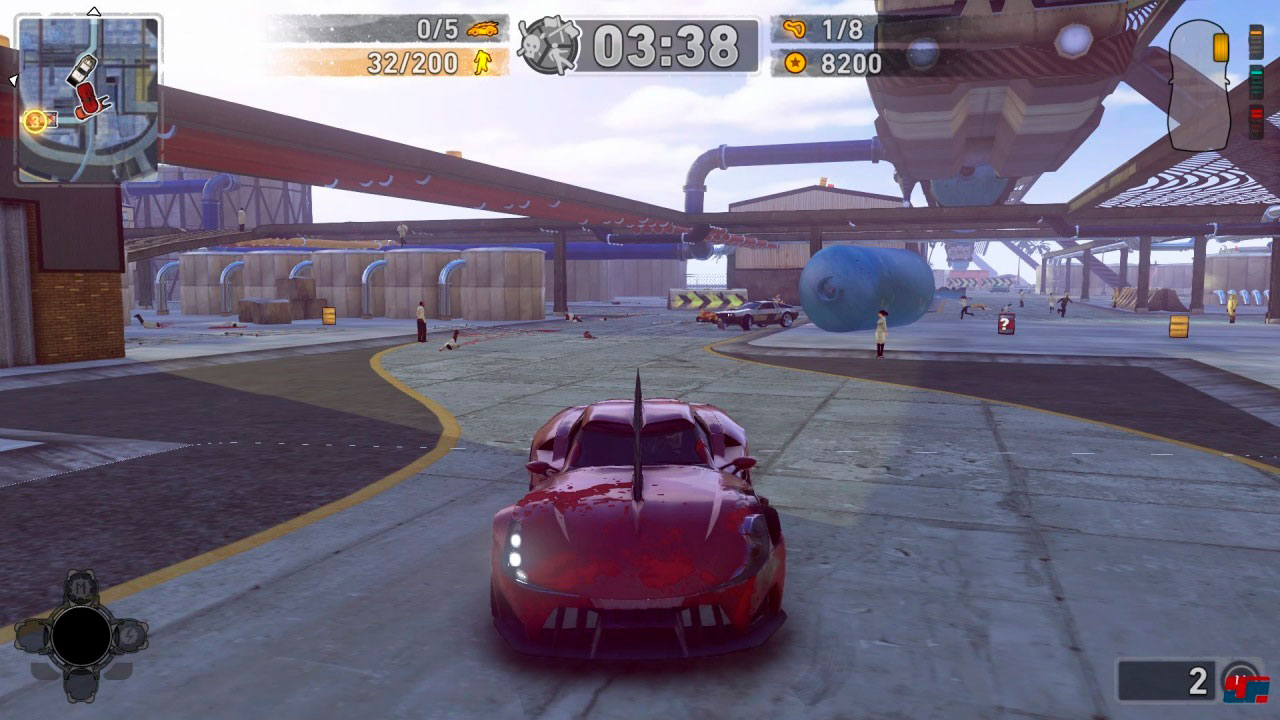Select the power-up wheel's center disc
The height and width of the screenshot is (720, 1280).
coord(81,637)
